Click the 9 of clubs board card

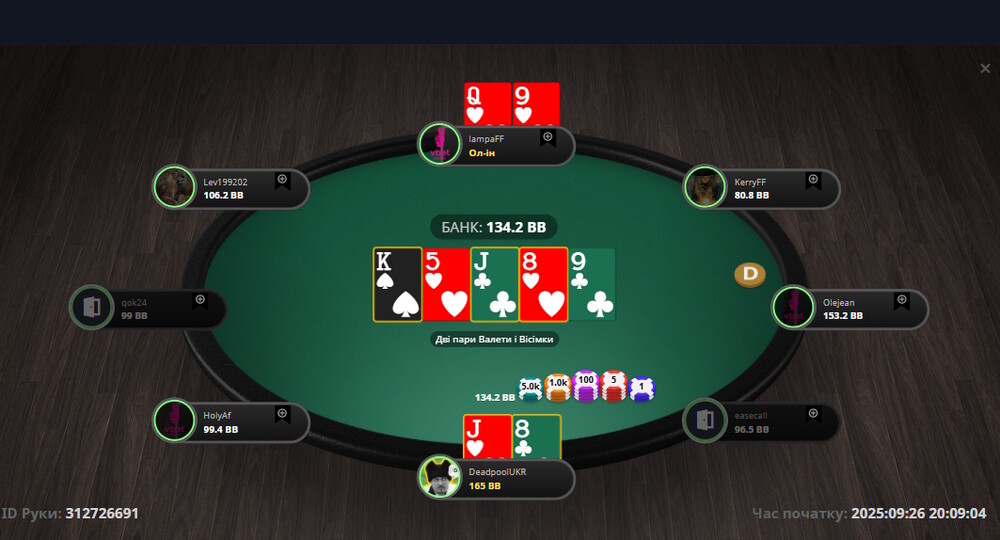[x=593, y=285]
